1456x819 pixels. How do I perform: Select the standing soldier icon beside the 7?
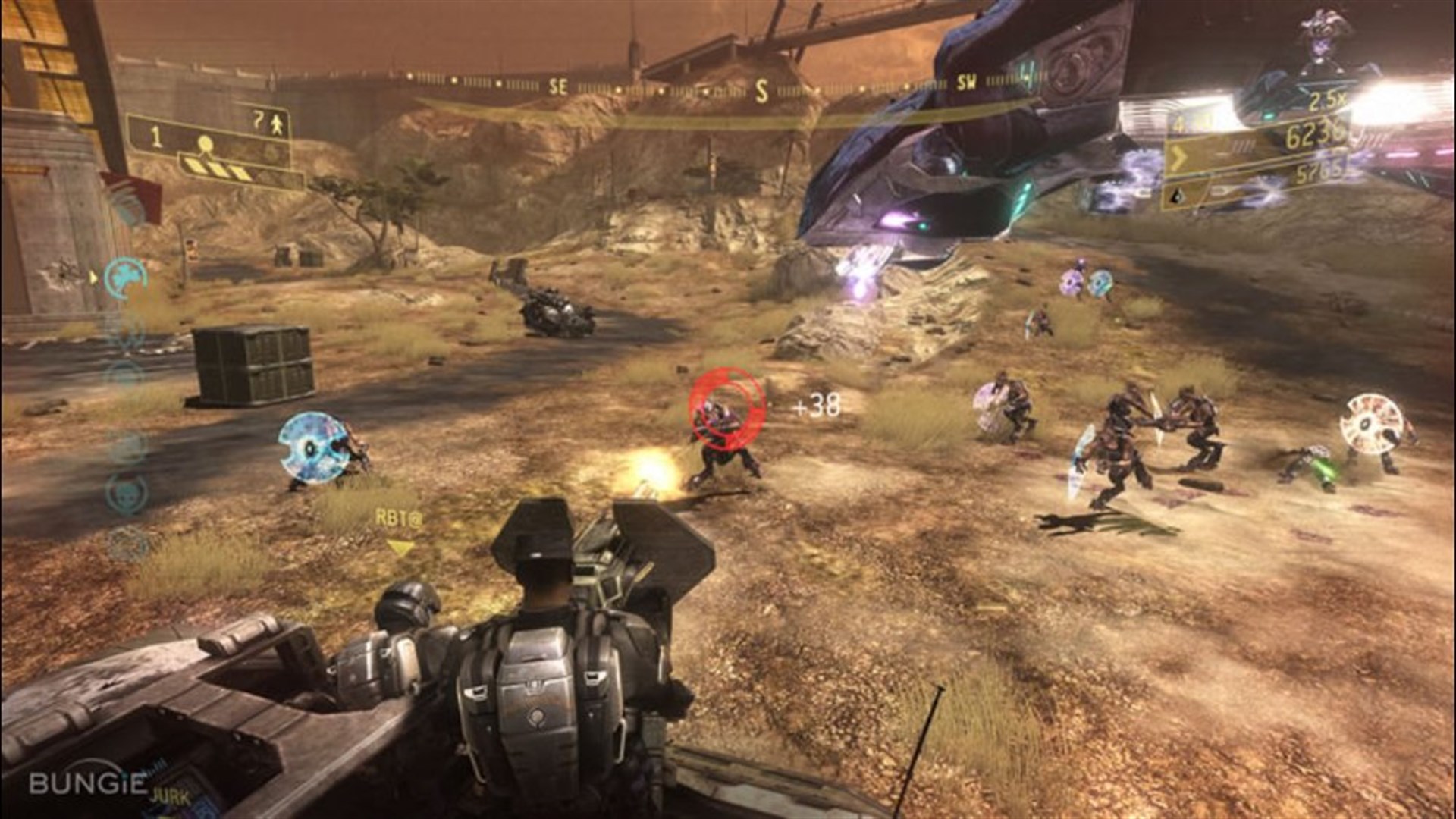277,124
